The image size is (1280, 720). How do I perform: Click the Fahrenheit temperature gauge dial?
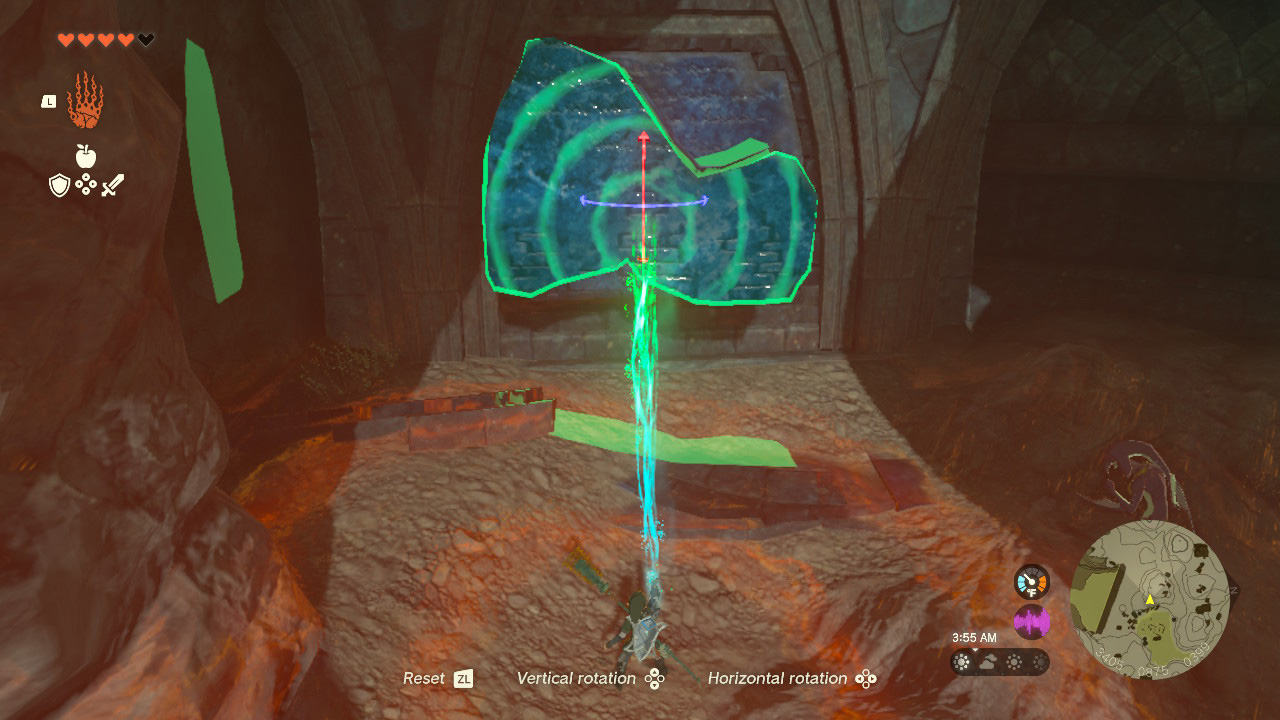[1030, 582]
